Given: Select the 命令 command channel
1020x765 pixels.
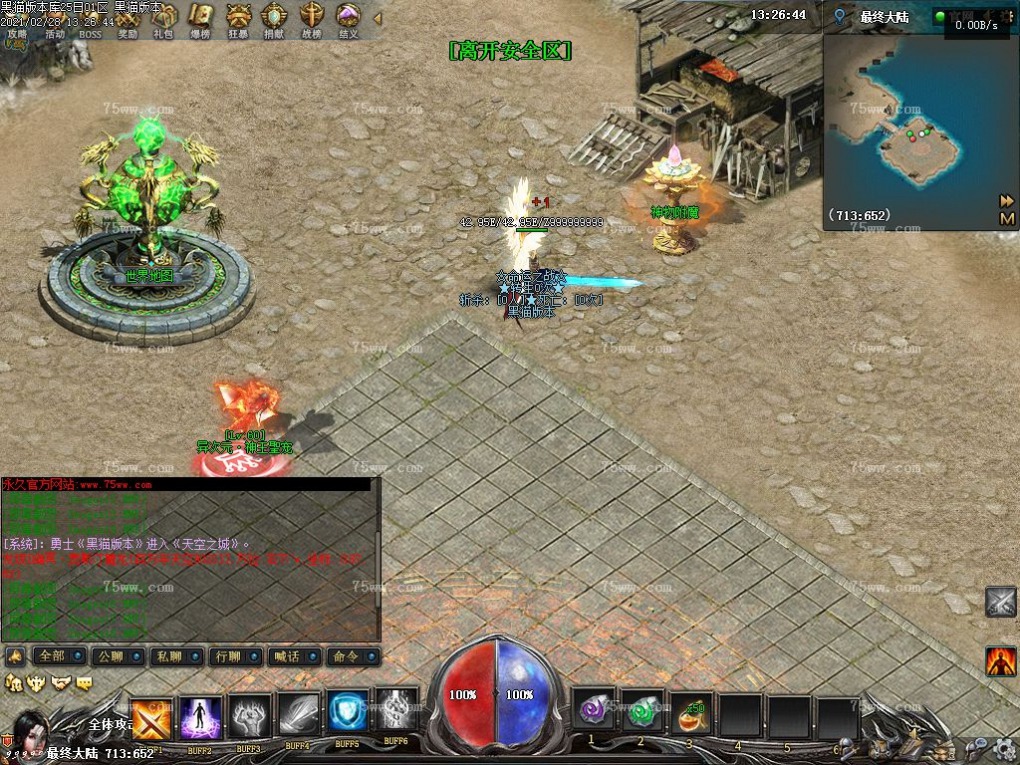Looking at the screenshot, I should click(351, 657).
